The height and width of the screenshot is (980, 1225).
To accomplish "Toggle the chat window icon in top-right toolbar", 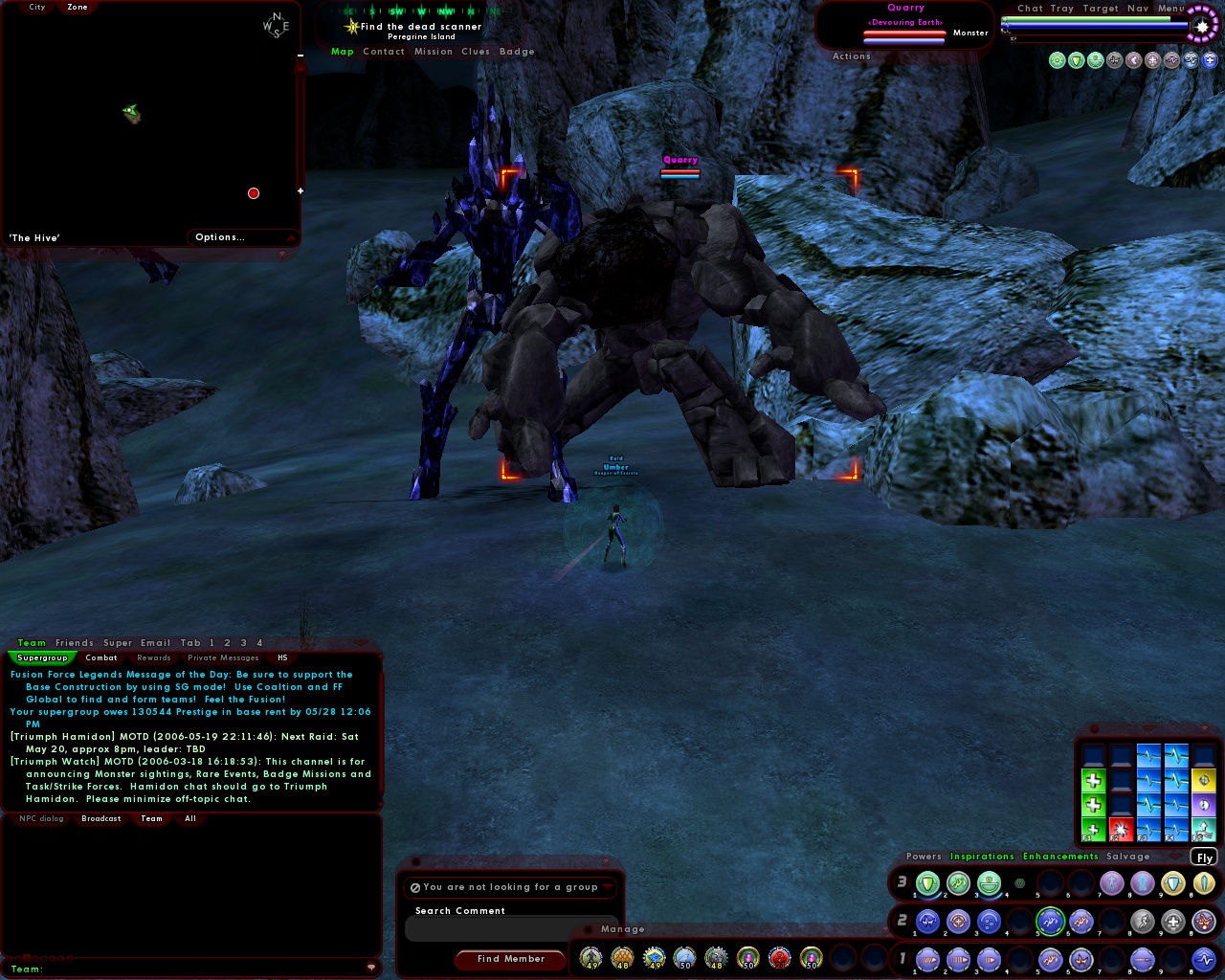I will [1030, 8].
